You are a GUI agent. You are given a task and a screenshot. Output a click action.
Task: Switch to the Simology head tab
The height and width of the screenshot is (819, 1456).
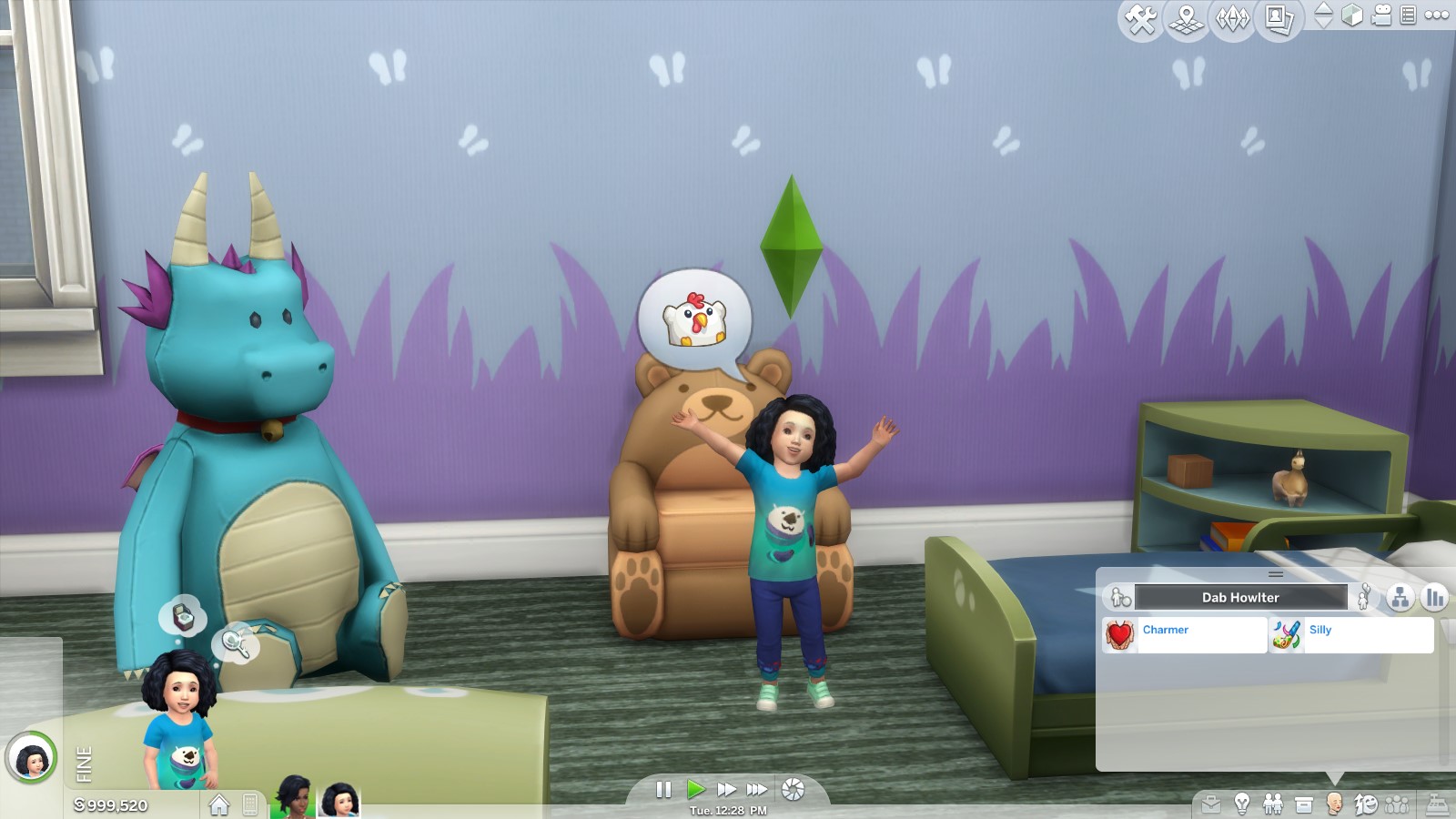pyautogui.click(x=1334, y=804)
